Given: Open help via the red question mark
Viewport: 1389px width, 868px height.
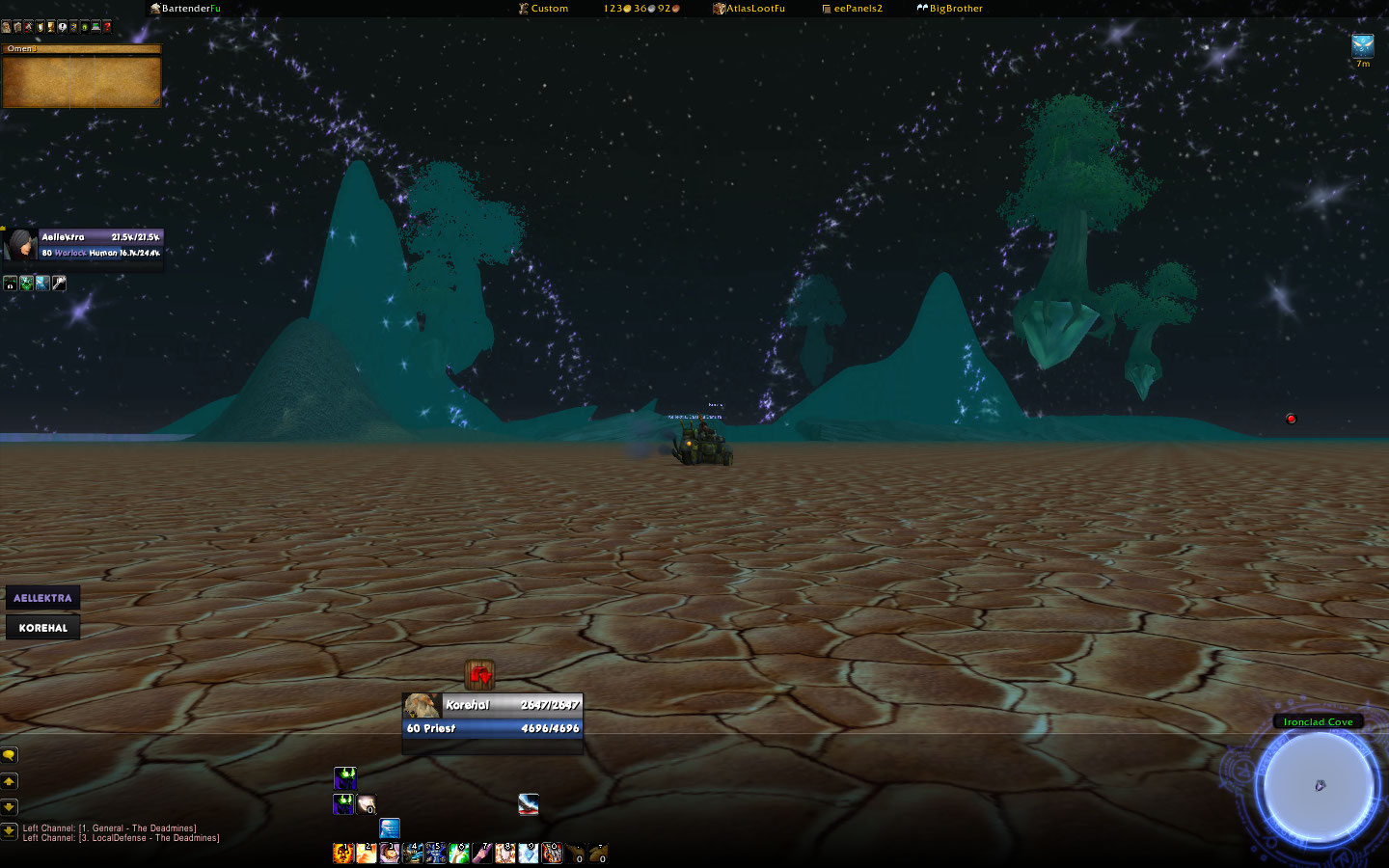Looking at the screenshot, I should click(x=107, y=27).
